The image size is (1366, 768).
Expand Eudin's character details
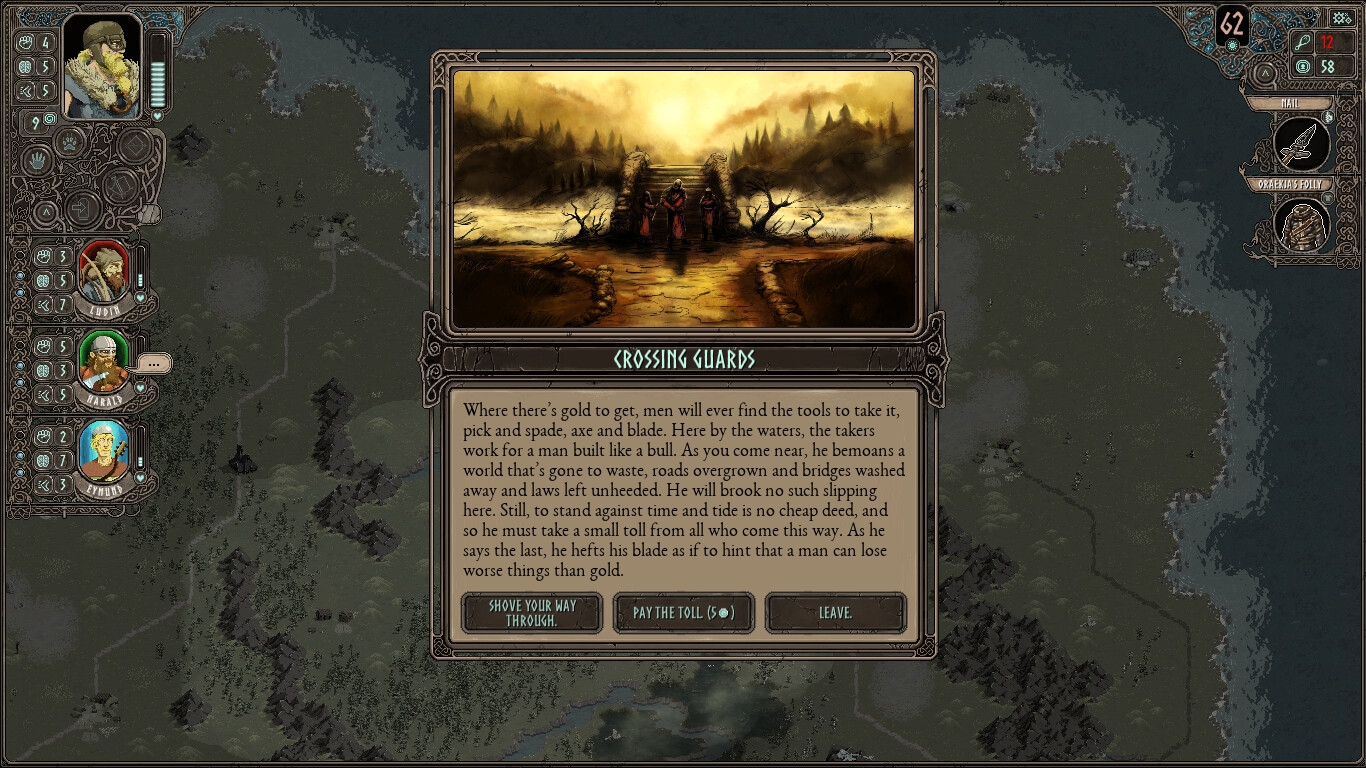[105, 270]
